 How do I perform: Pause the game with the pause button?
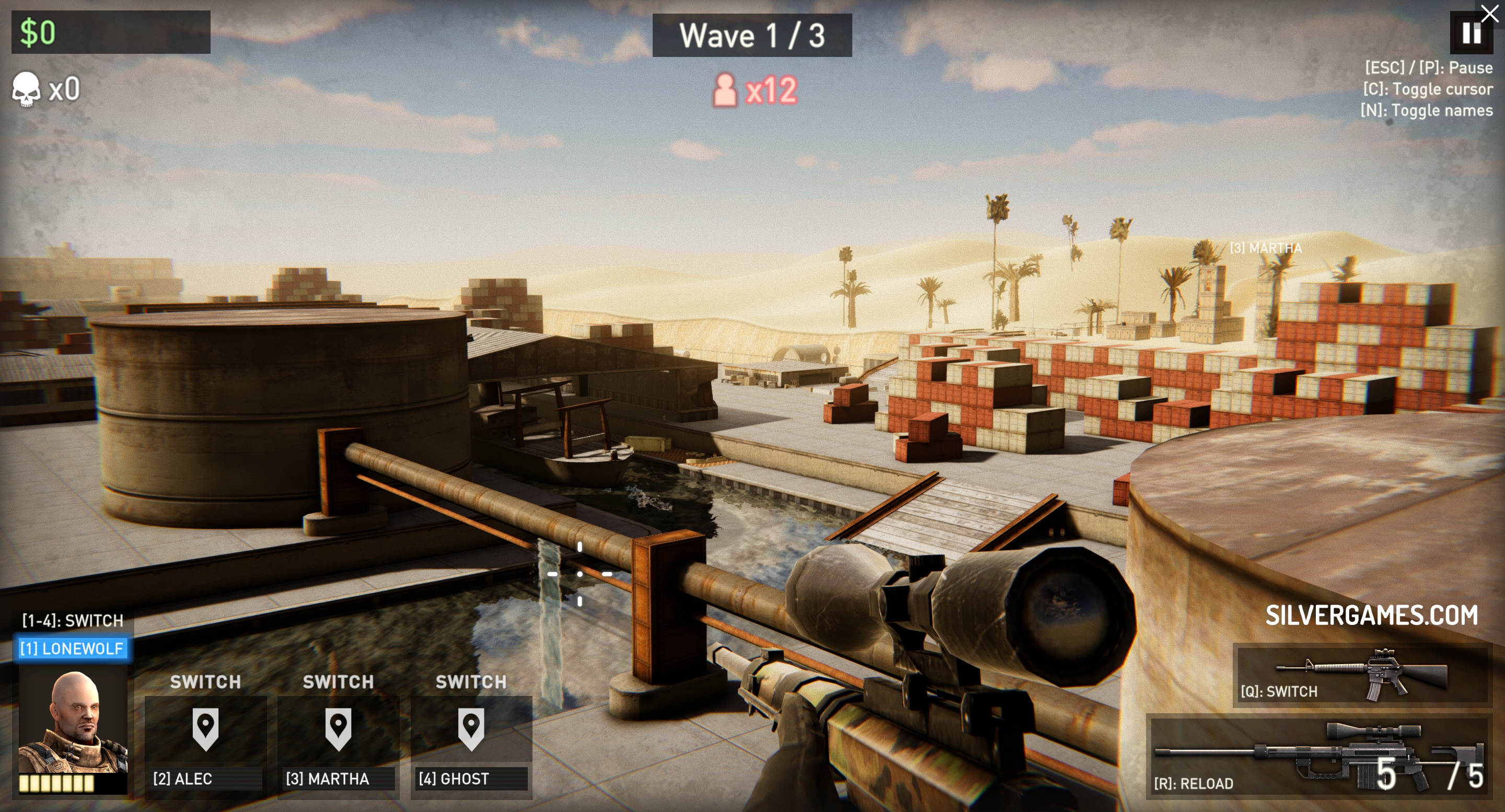click(1470, 33)
